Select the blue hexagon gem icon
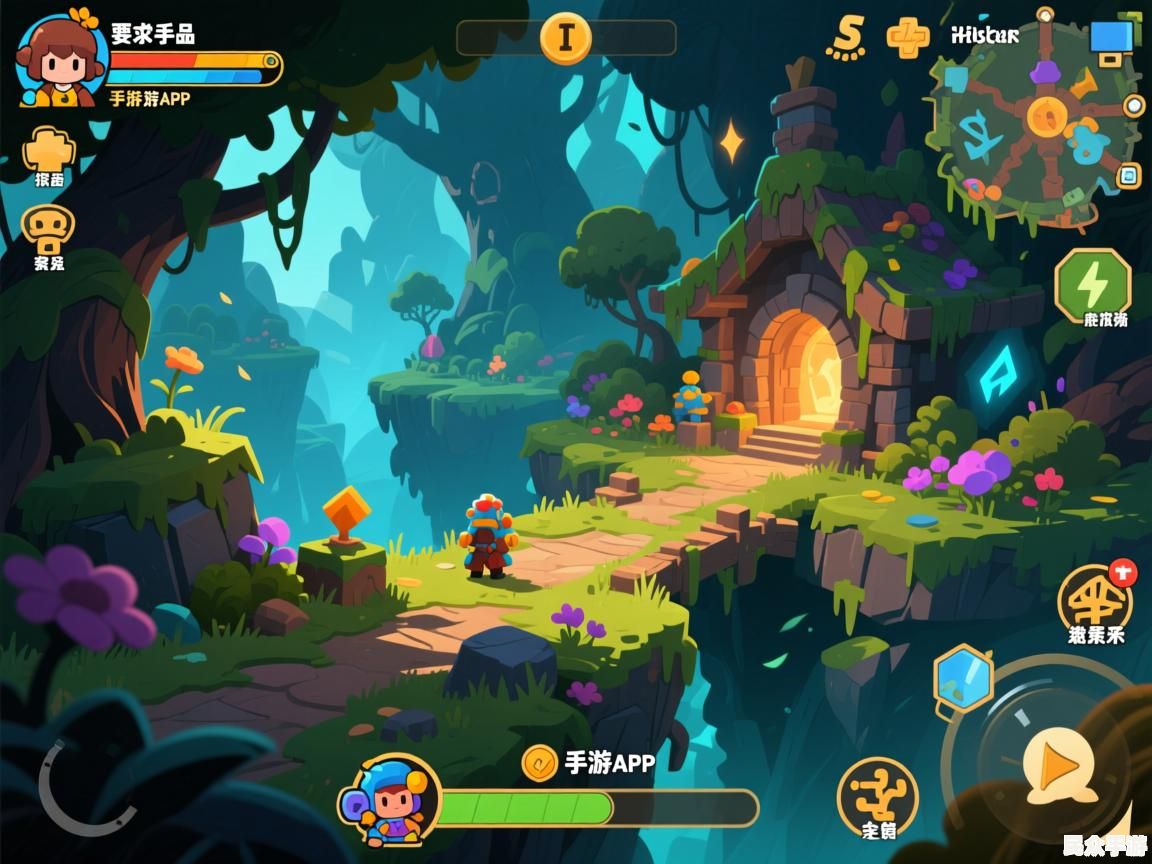The width and height of the screenshot is (1152, 864). 963,677
